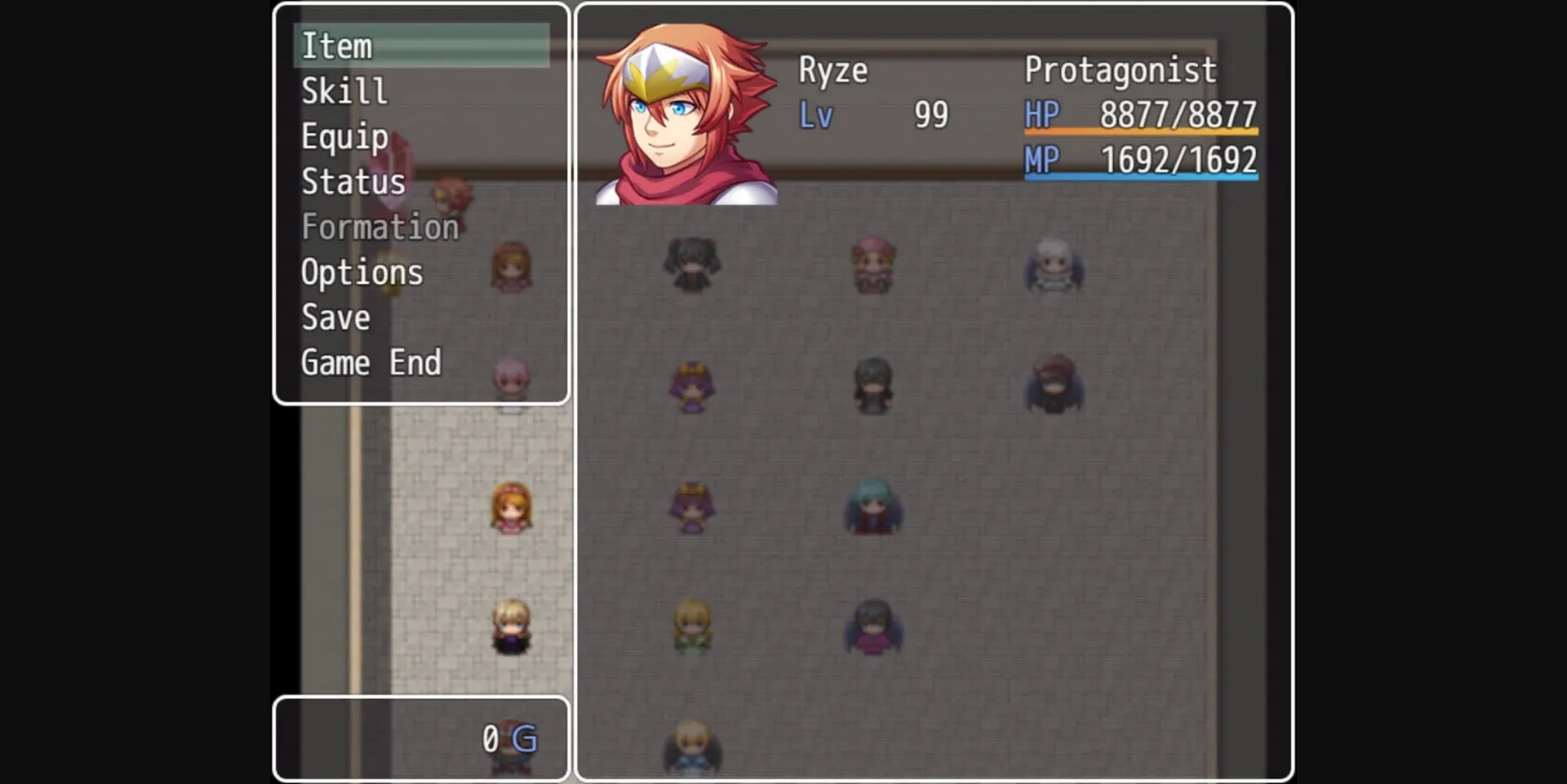Select the Item menu option

tap(340, 46)
